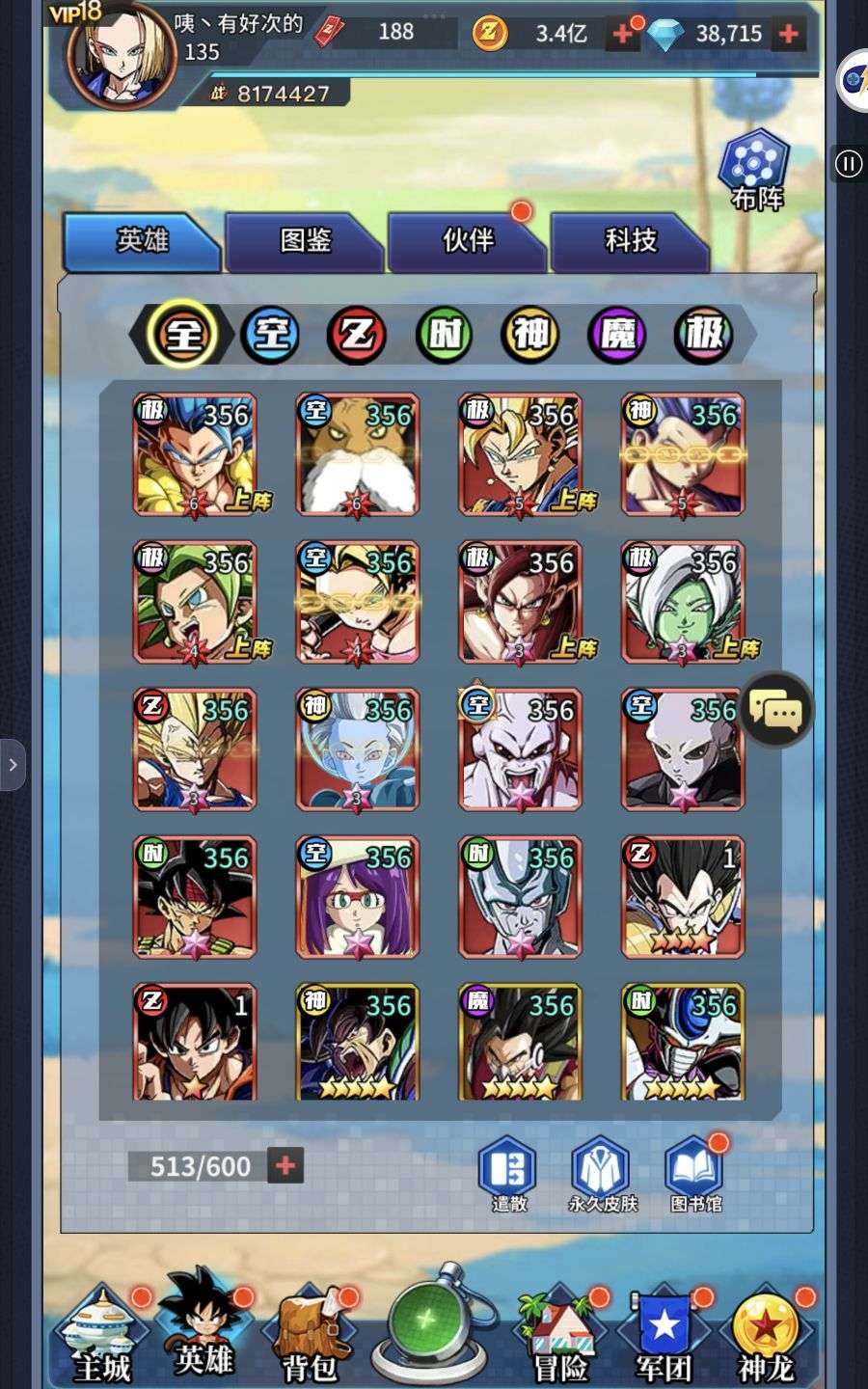Filter heroes by the red Z type
The image size is (868, 1389).
(357, 335)
